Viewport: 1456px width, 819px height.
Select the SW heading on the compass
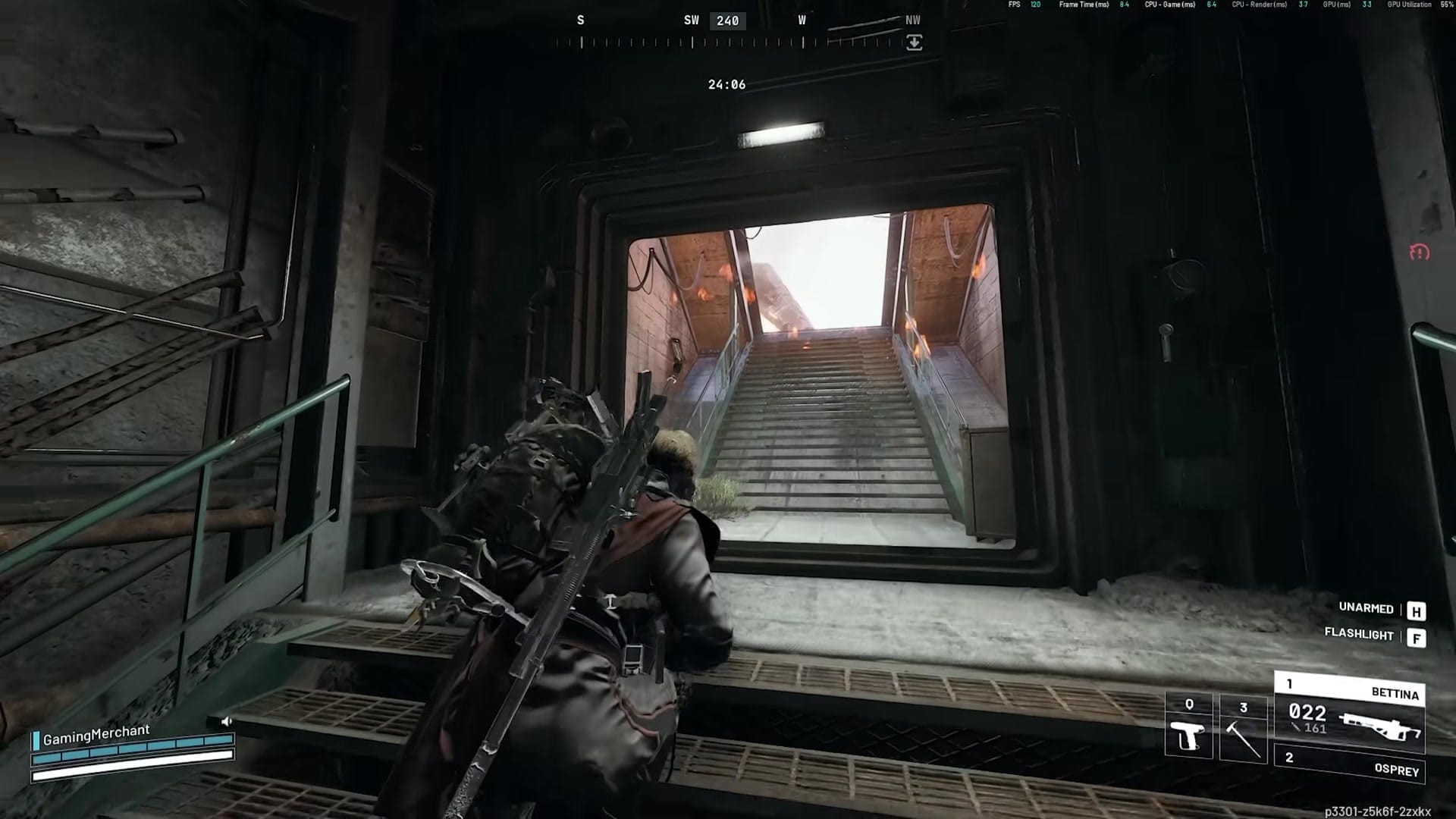[x=692, y=20]
